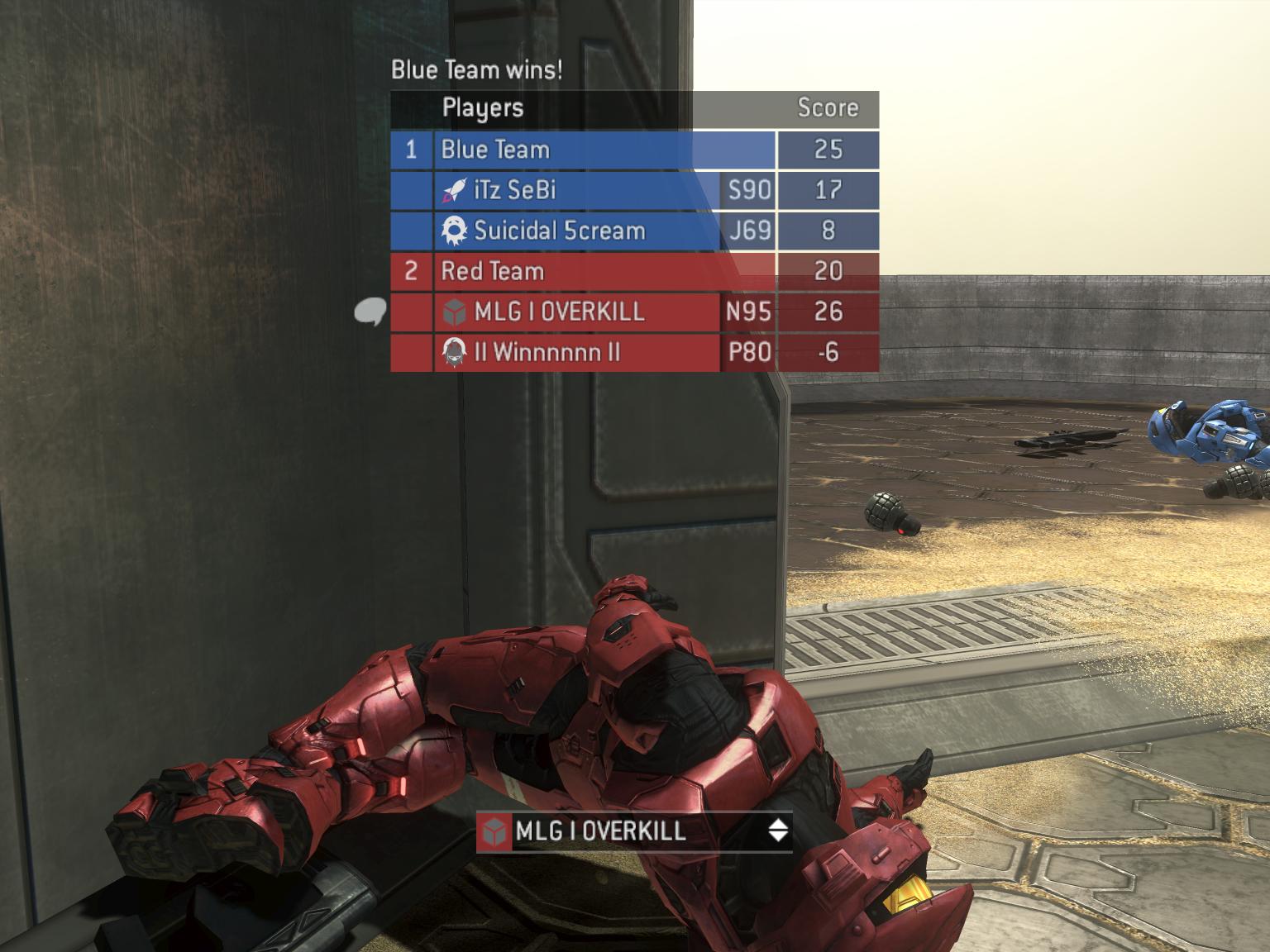1270x952 pixels.
Task: Click the gray cube emblem beside MLG I OVERKILL
Action: [x=453, y=313]
